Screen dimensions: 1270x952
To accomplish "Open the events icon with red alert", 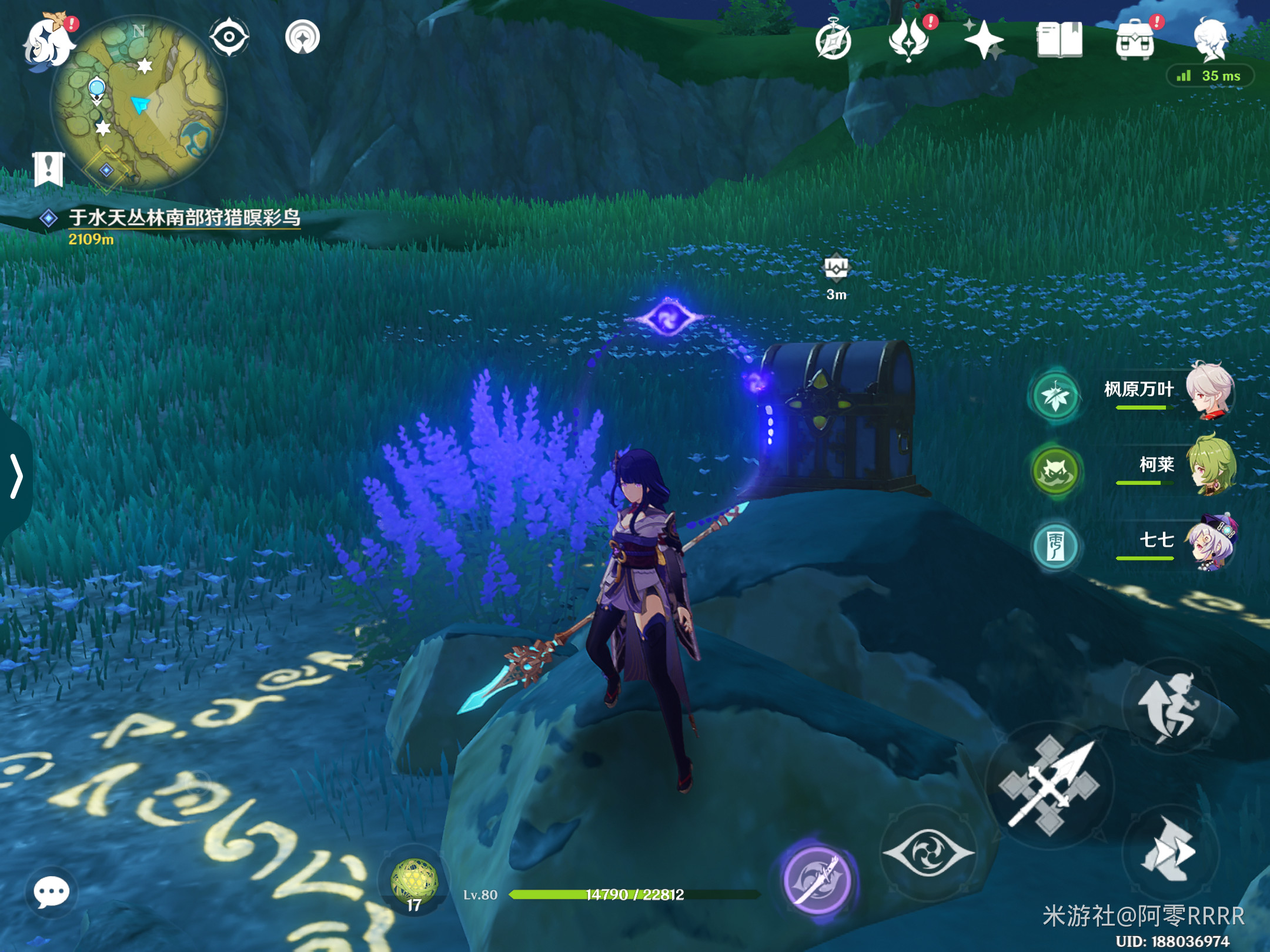I will click(x=910, y=40).
